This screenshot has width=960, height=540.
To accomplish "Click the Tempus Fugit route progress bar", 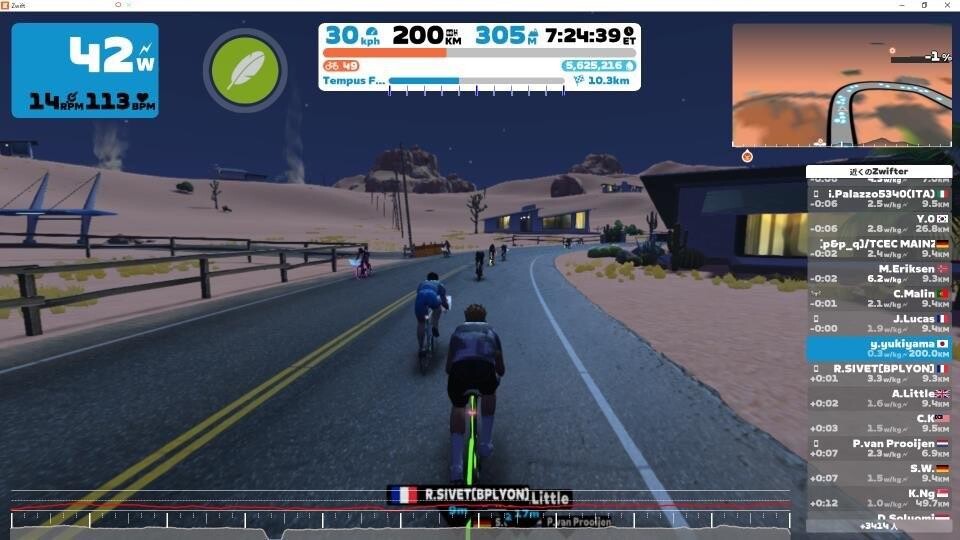I will [476, 81].
